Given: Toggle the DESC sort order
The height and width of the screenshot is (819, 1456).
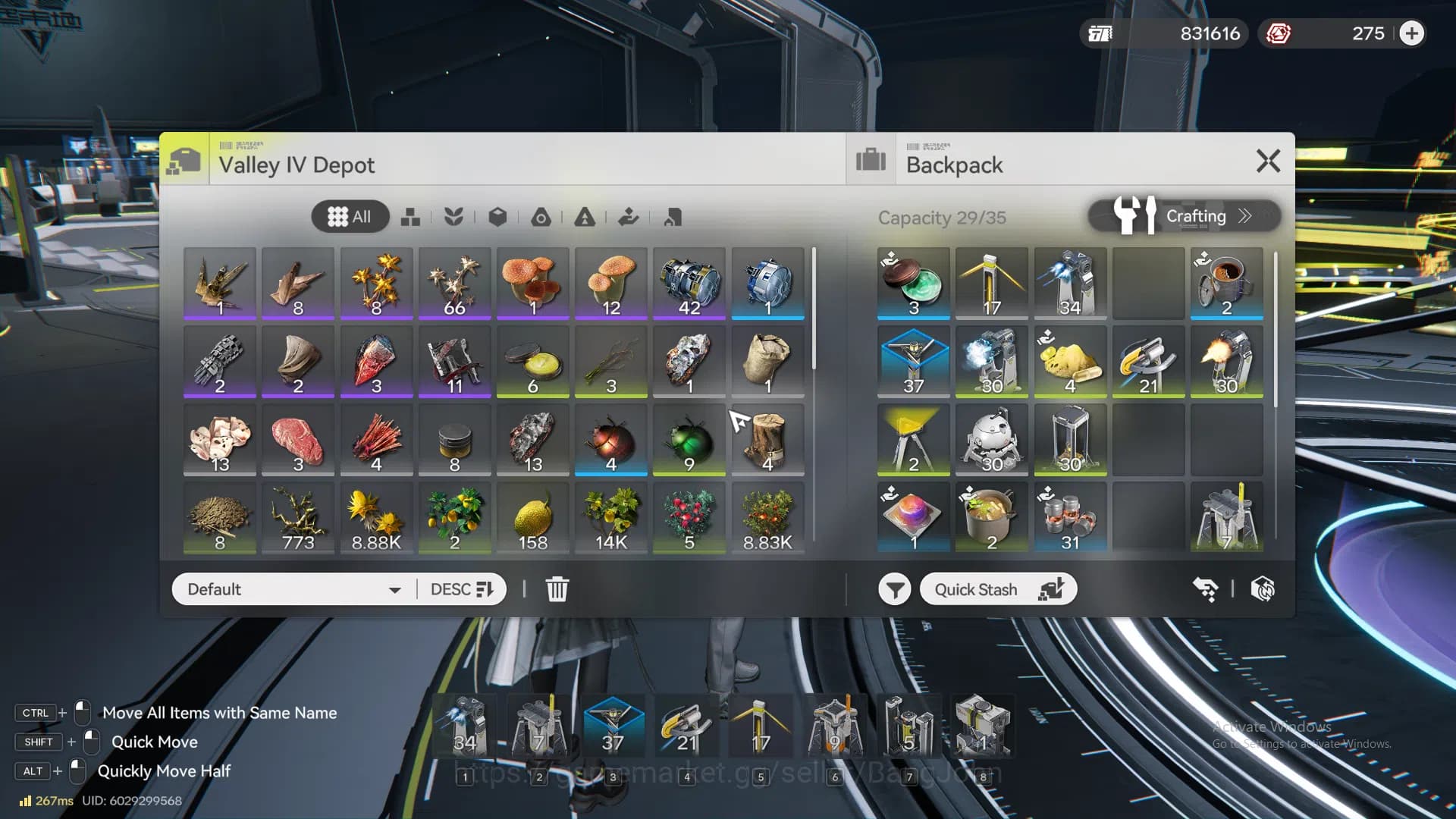Looking at the screenshot, I should [461, 589].
